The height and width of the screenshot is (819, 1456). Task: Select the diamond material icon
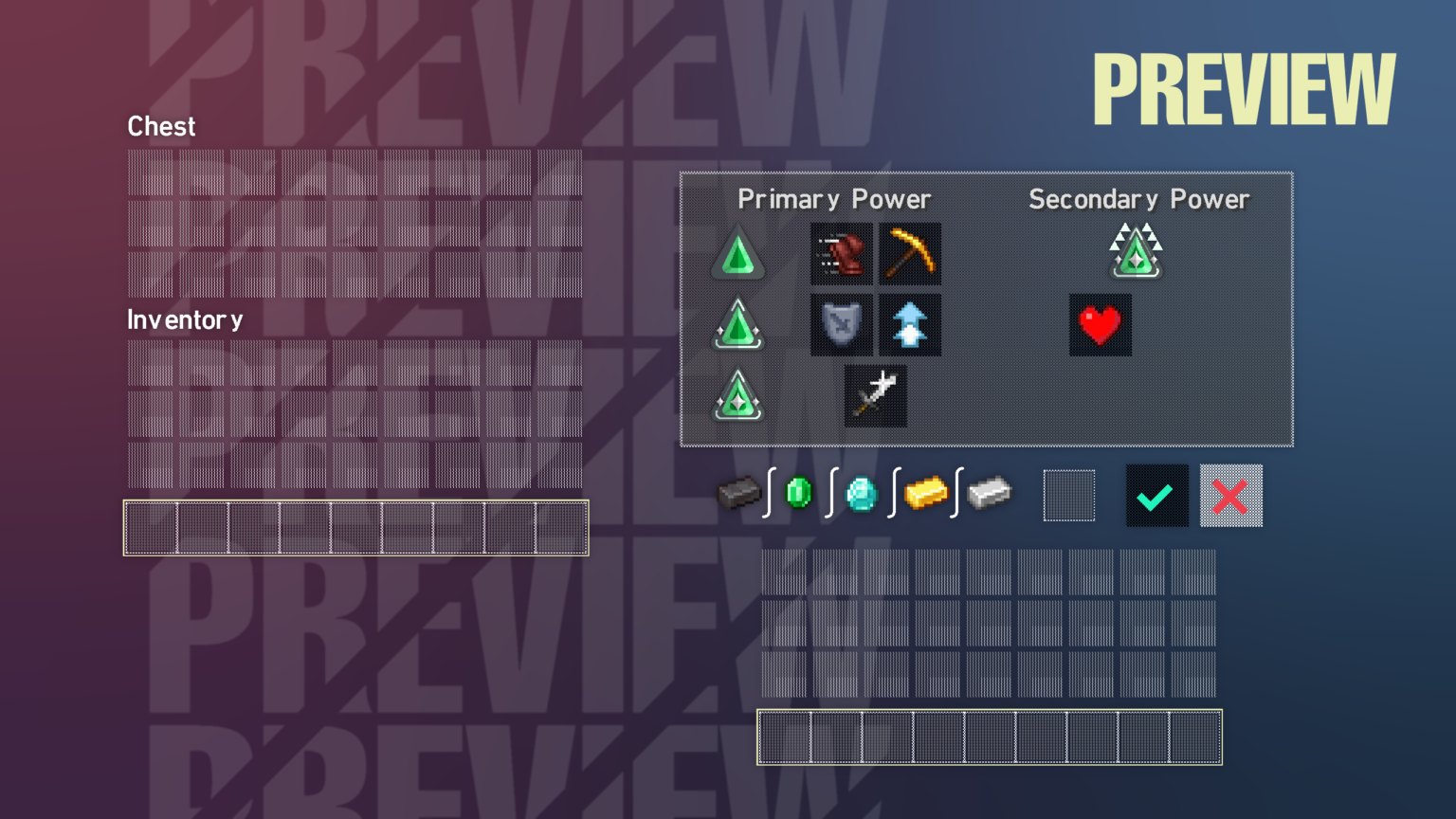[861, 494]
